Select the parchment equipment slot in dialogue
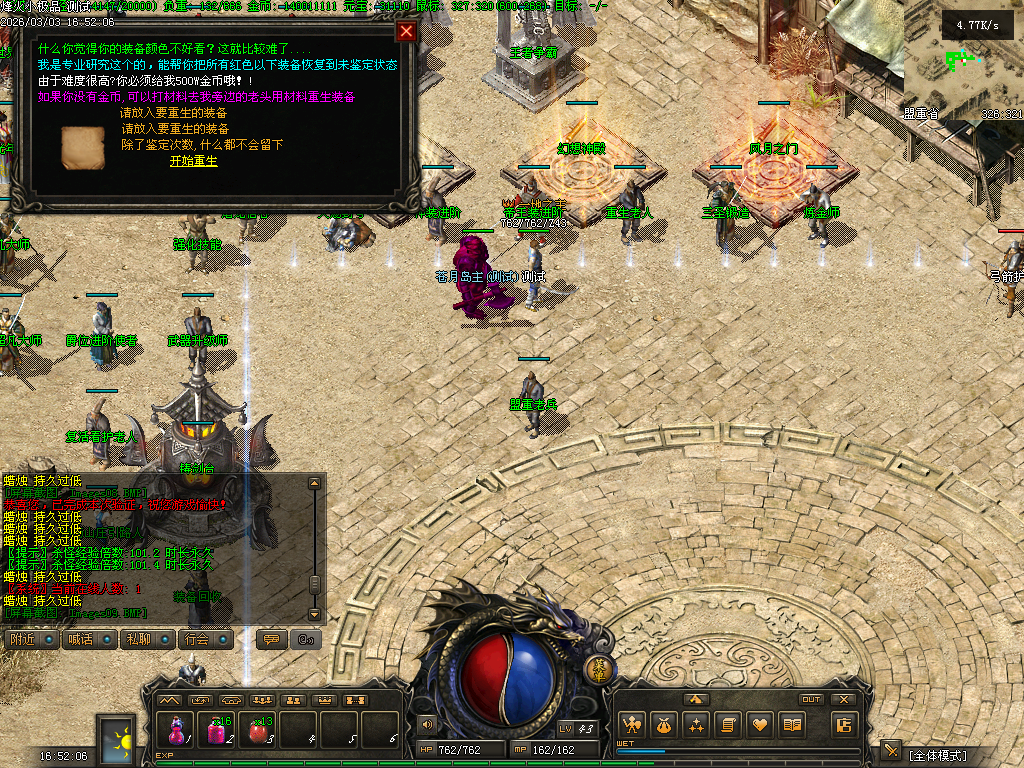1024x768 pixels. pyautogui.click(x=82, y=147)
